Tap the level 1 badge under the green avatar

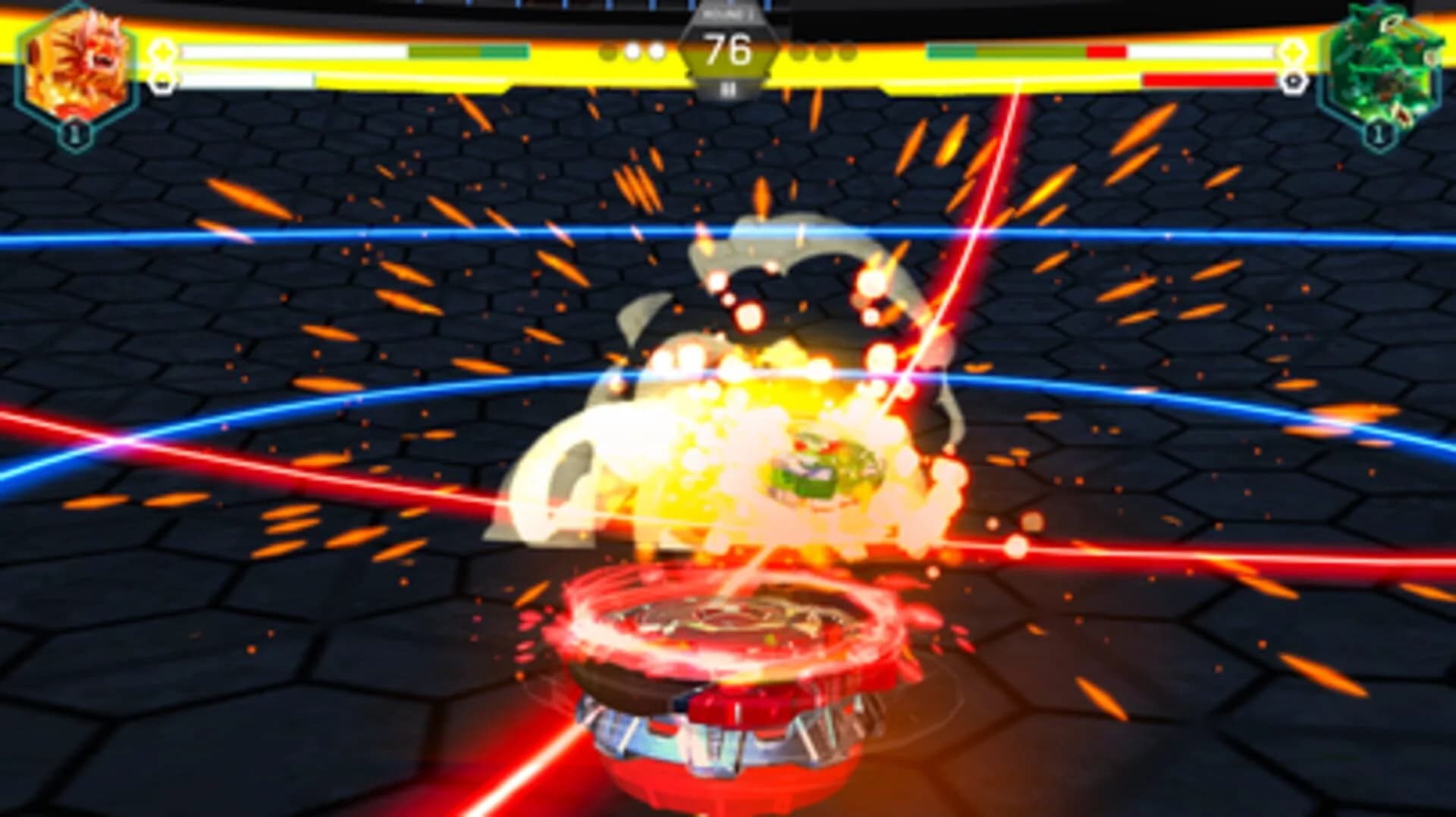point(1376,135)
